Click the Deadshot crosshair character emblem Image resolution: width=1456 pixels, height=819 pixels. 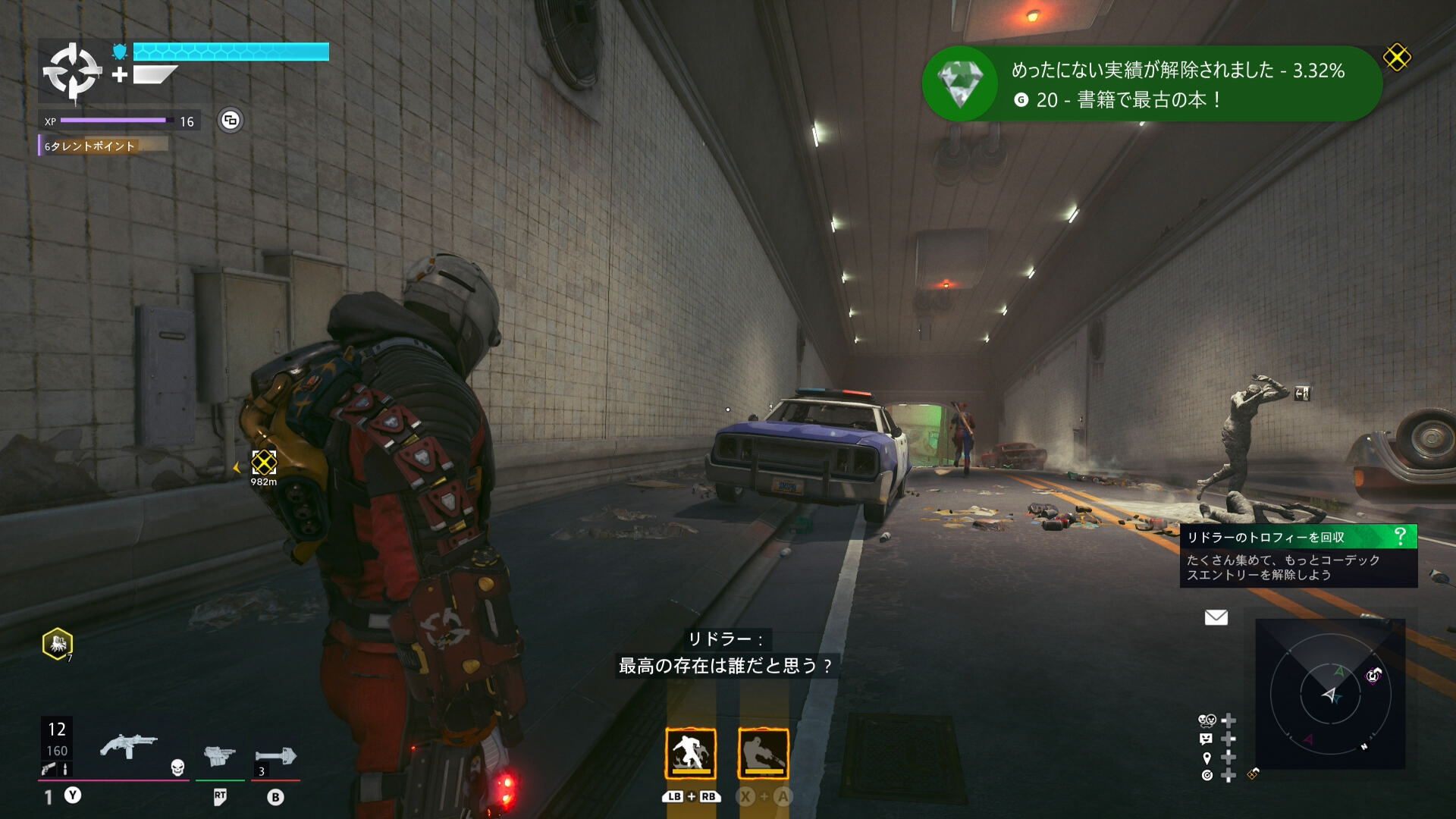[x=72, y=72]
